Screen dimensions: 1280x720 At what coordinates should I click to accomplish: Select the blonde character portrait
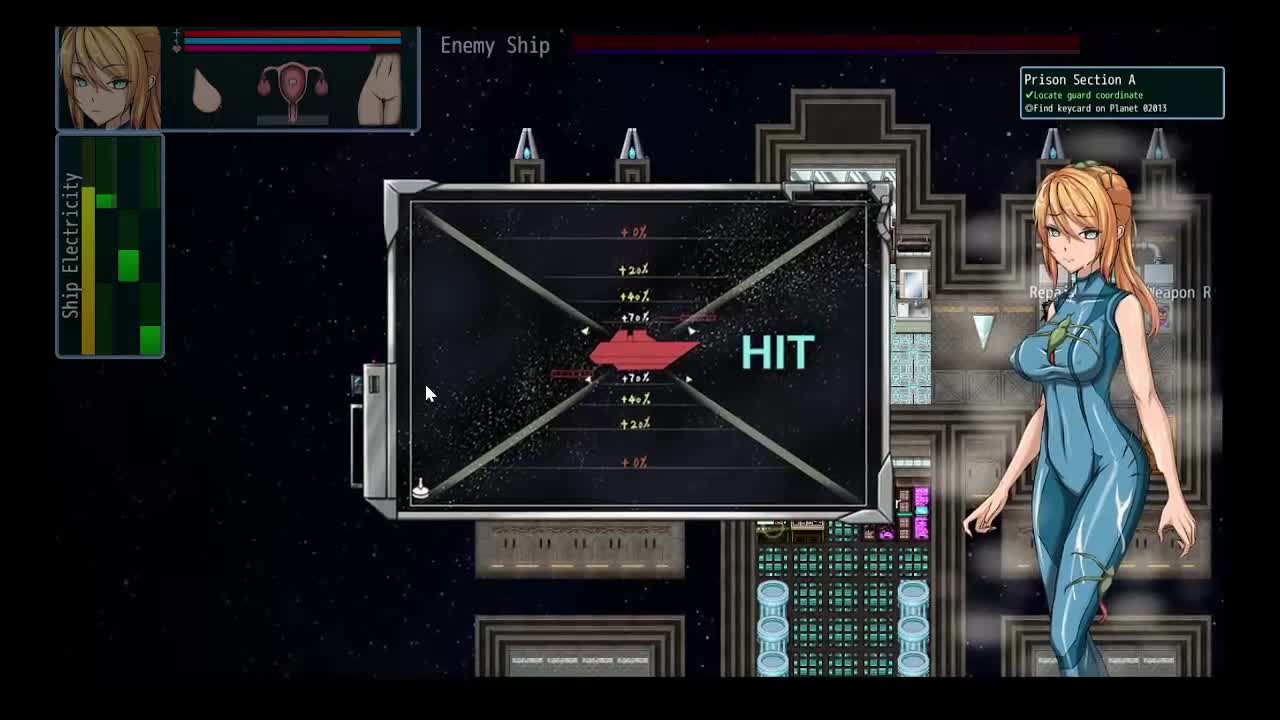click(109, 79)
